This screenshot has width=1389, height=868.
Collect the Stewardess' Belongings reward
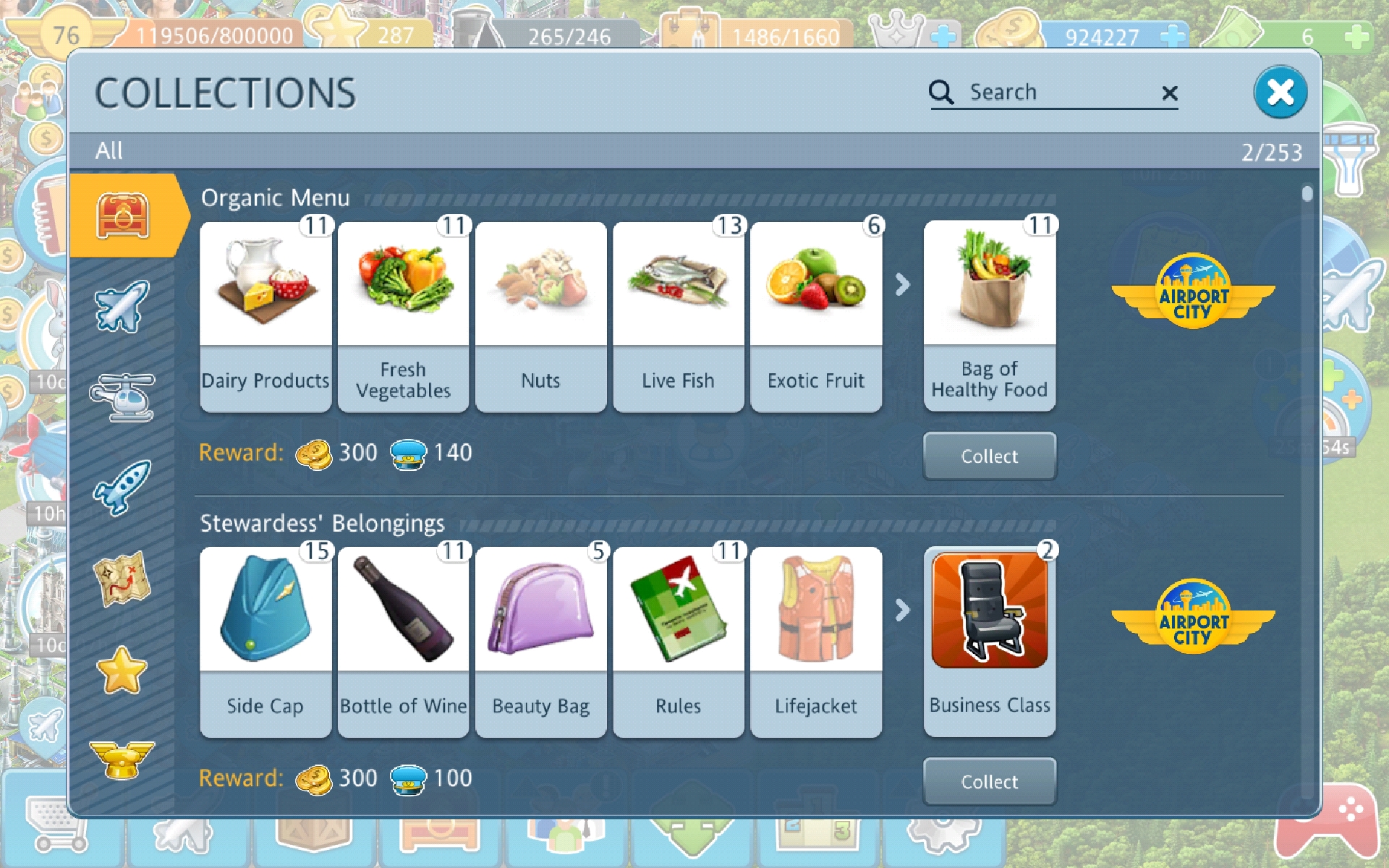coord(989,782)
